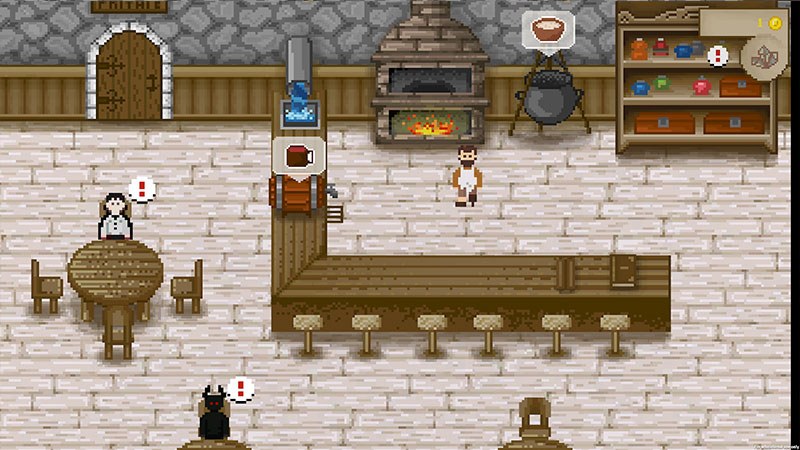Click the exclamation bubble beside the seated girl
The width and height of the screenshot is (800, 450).
coord(143,189)
